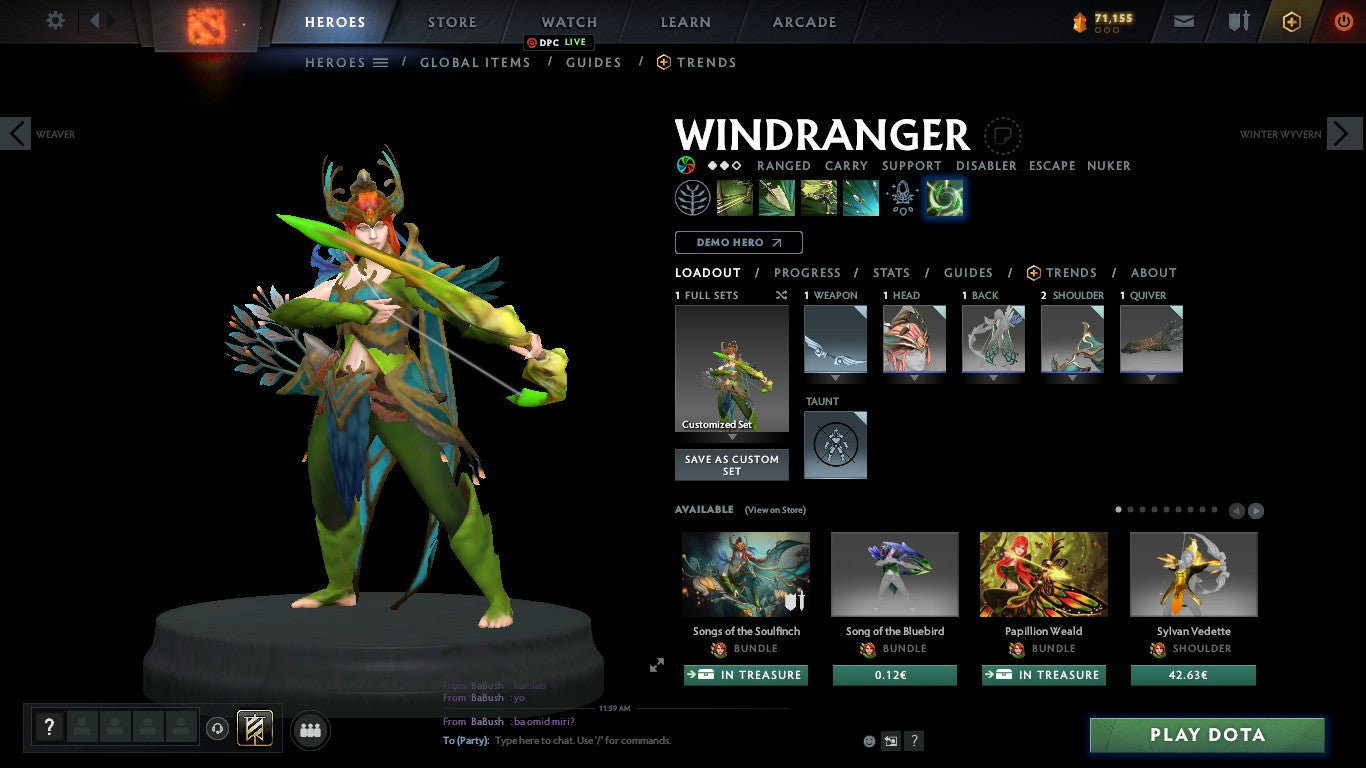Click the Windranger's Windrun ability icon
Screen dimensions: 1366x768
click(819, 197)
